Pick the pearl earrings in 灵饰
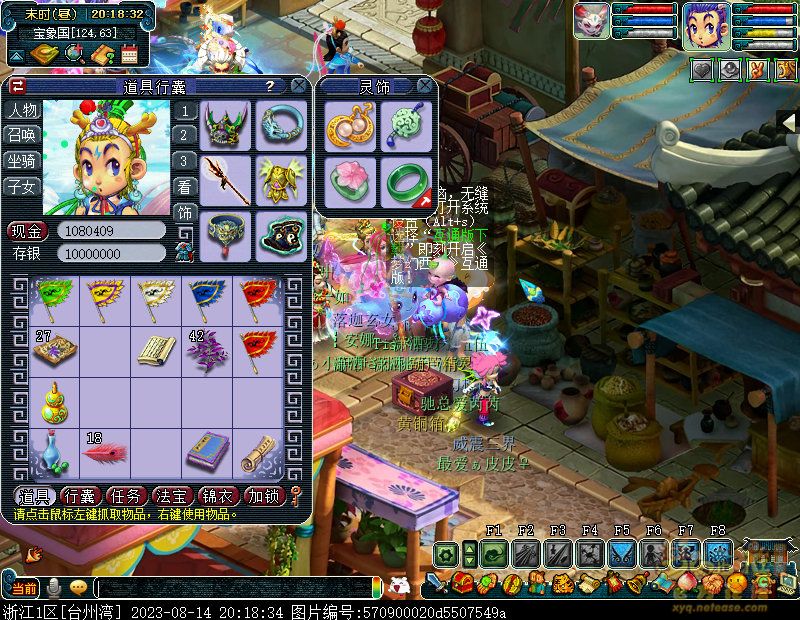Screen dimensions: 800x620 (x=350, y=126)
